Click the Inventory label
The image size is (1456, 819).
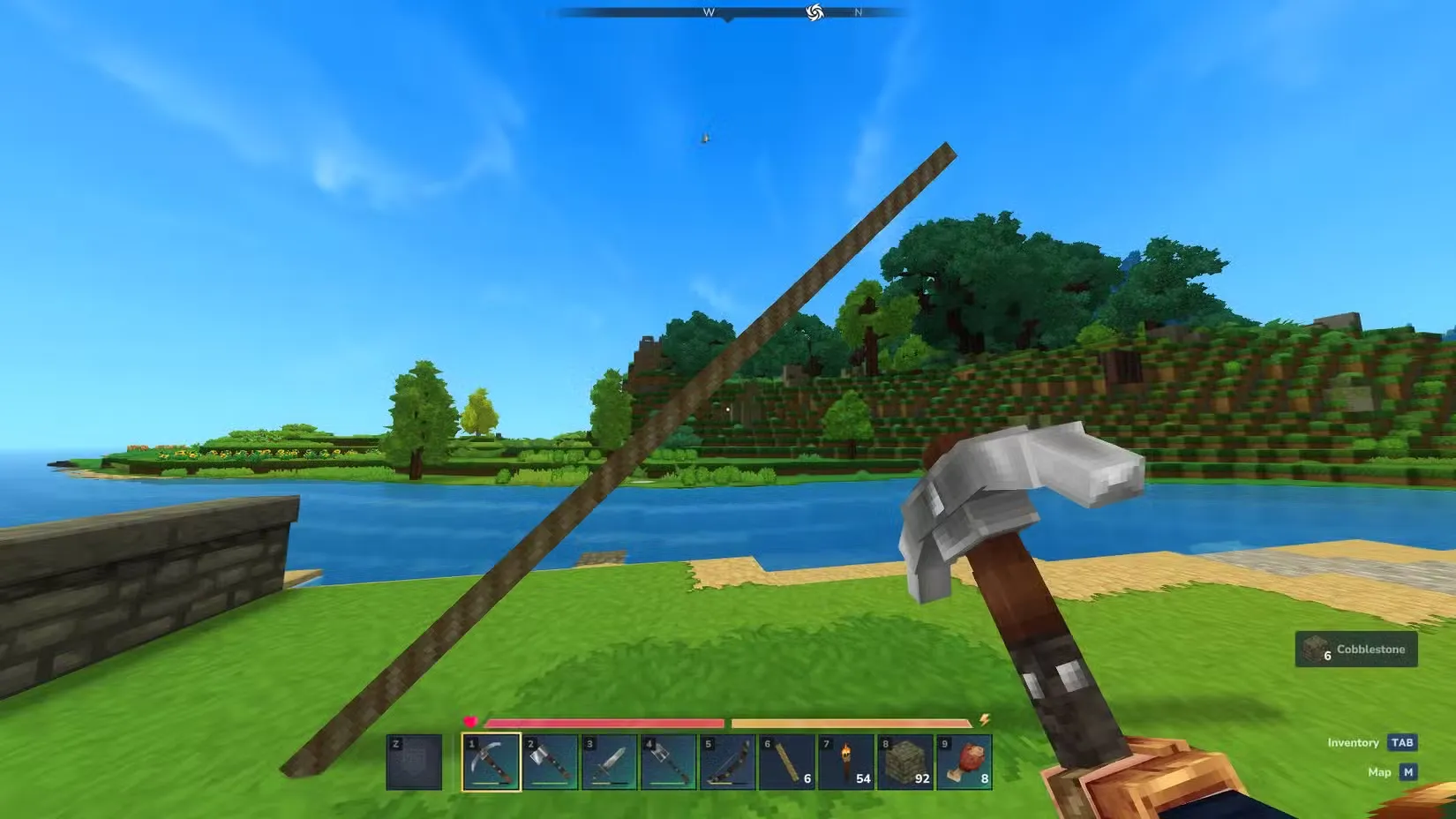[x=1353, y=742]
